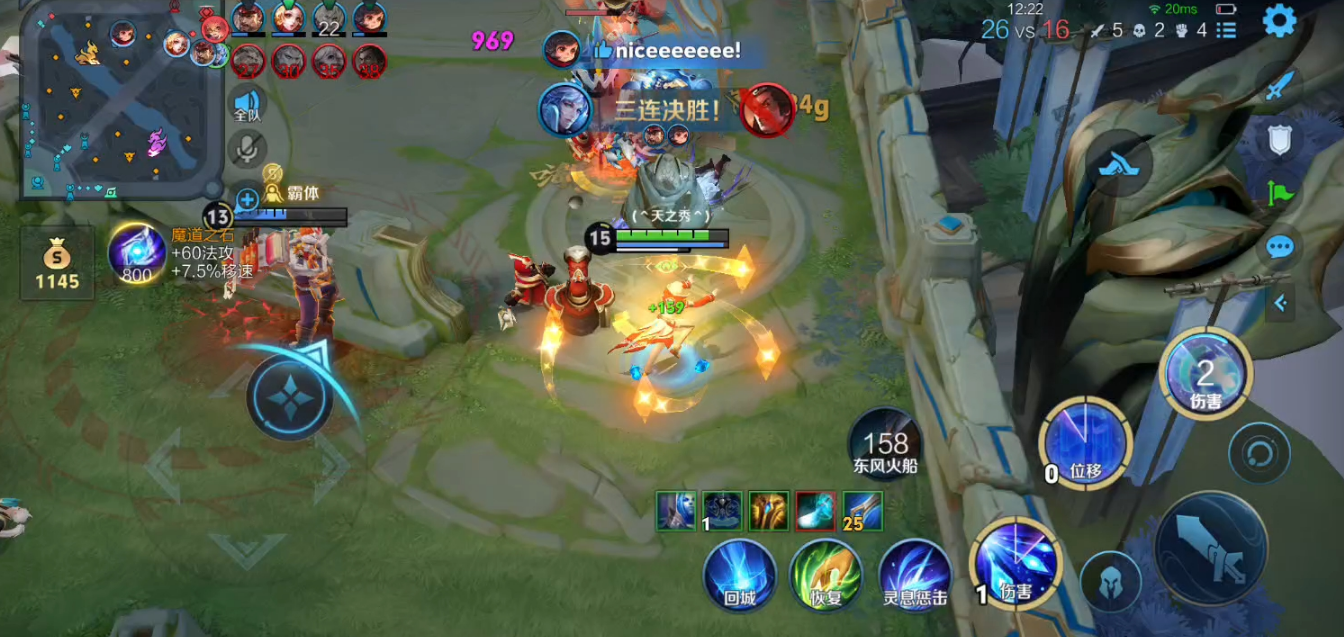This screenshot has height=637, width=1344.
Task: Toggle the microphone mute button
Action: [x=247, y=149]
